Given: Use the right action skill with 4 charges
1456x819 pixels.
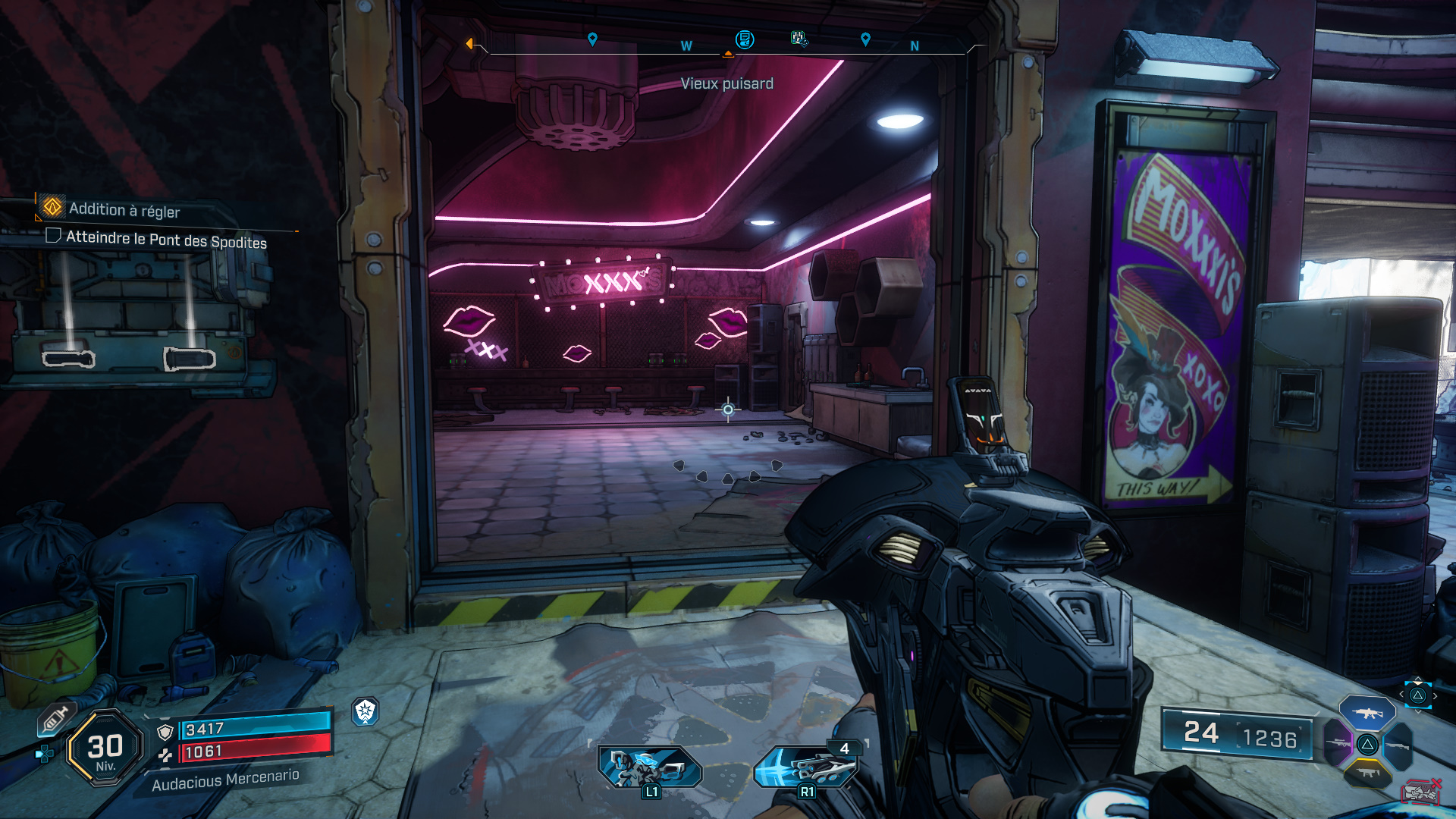Looking at the screenshot, I should click(x=806, y=766).
